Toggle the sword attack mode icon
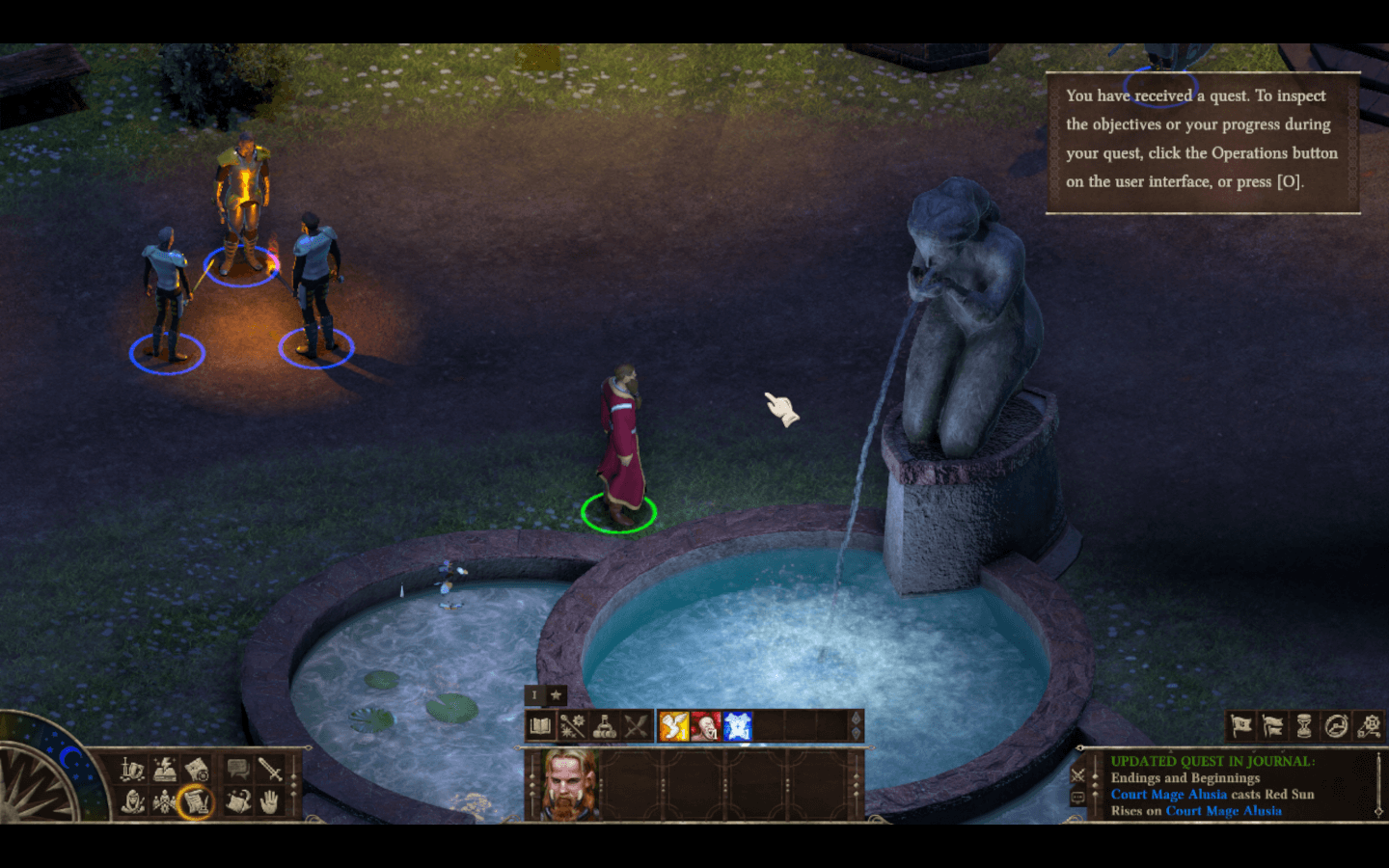The image size is (1389, 868). point(269,769)
